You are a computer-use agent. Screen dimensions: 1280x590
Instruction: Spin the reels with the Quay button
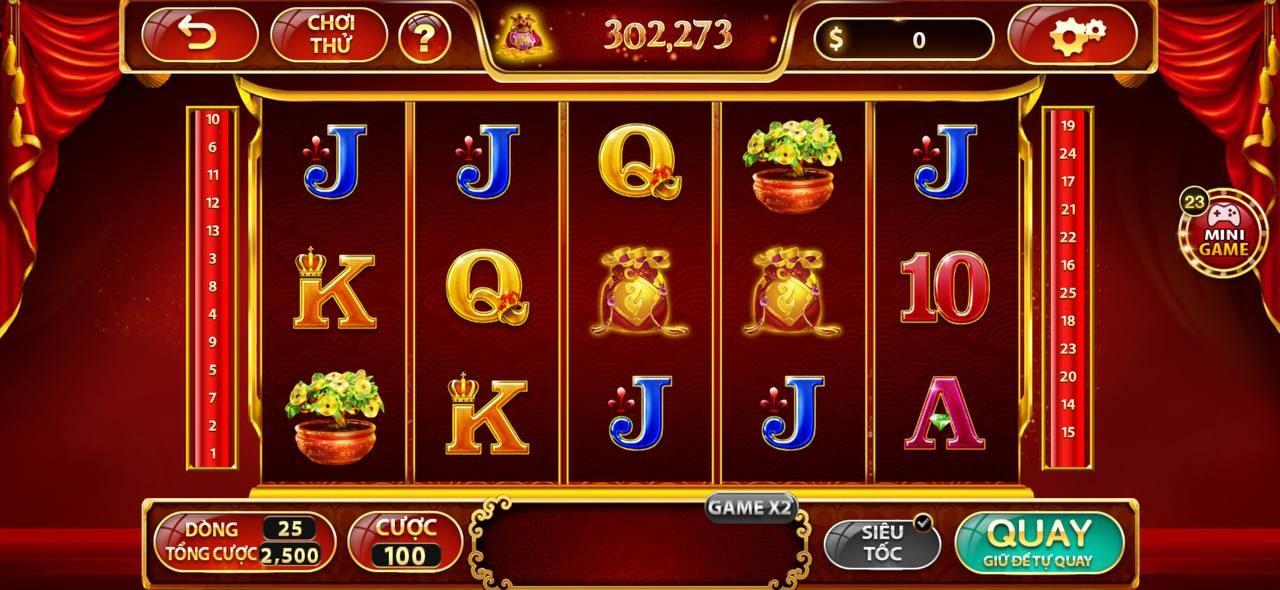[1039, 541]
